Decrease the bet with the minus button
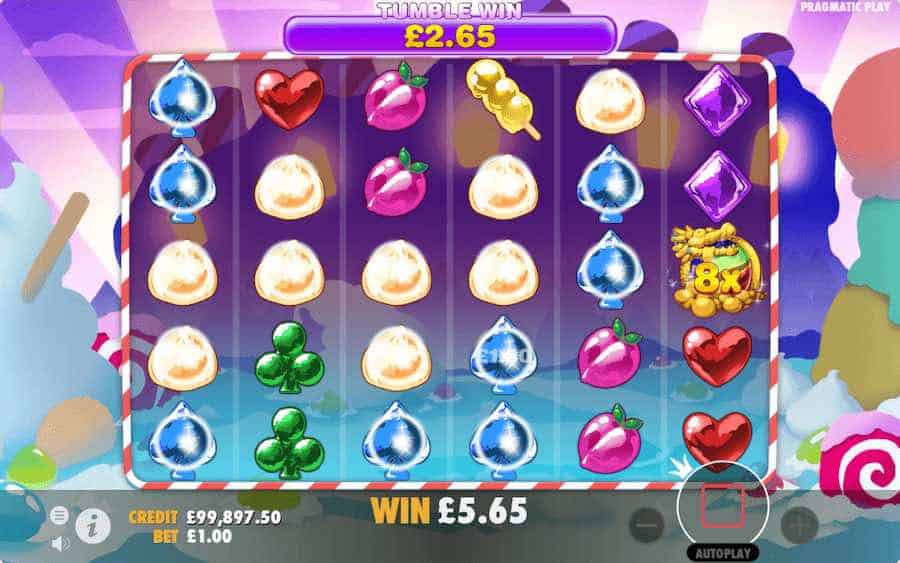Screen dimensions: 900x563 (x=647, y=521)
